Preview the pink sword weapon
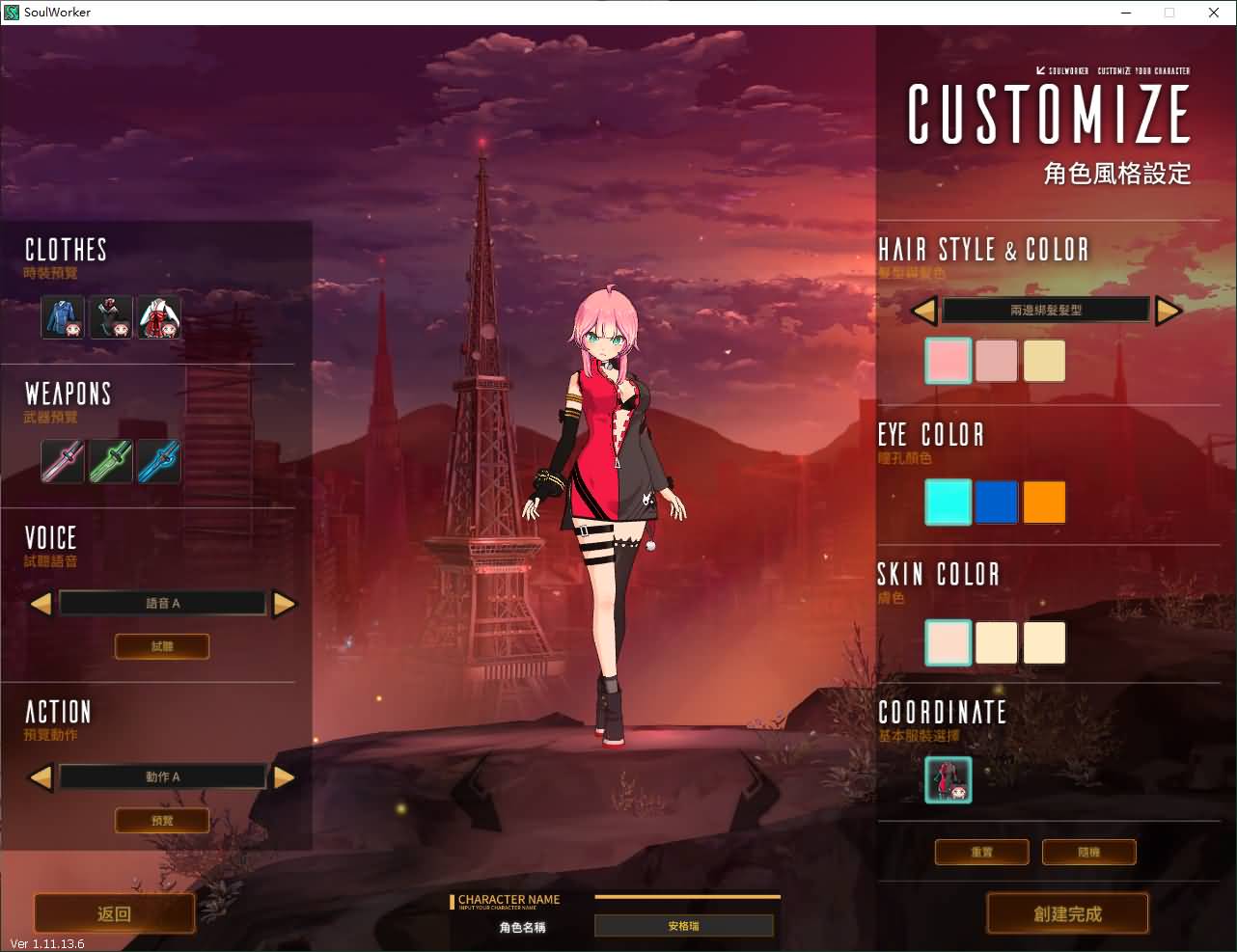Image resolution: width=1237 pixels, height=952 pixels. click(63, 461)
